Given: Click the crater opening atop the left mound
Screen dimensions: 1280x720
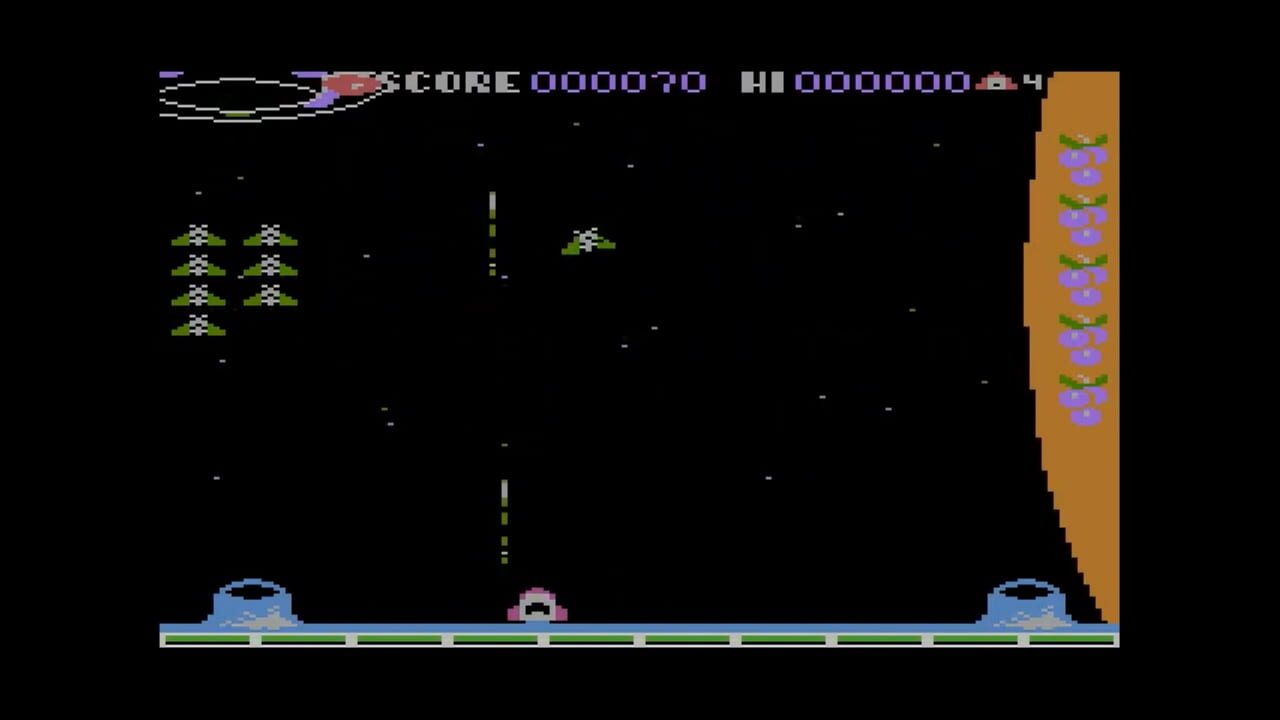Looking at the screenshot, I should click(253, 592).
